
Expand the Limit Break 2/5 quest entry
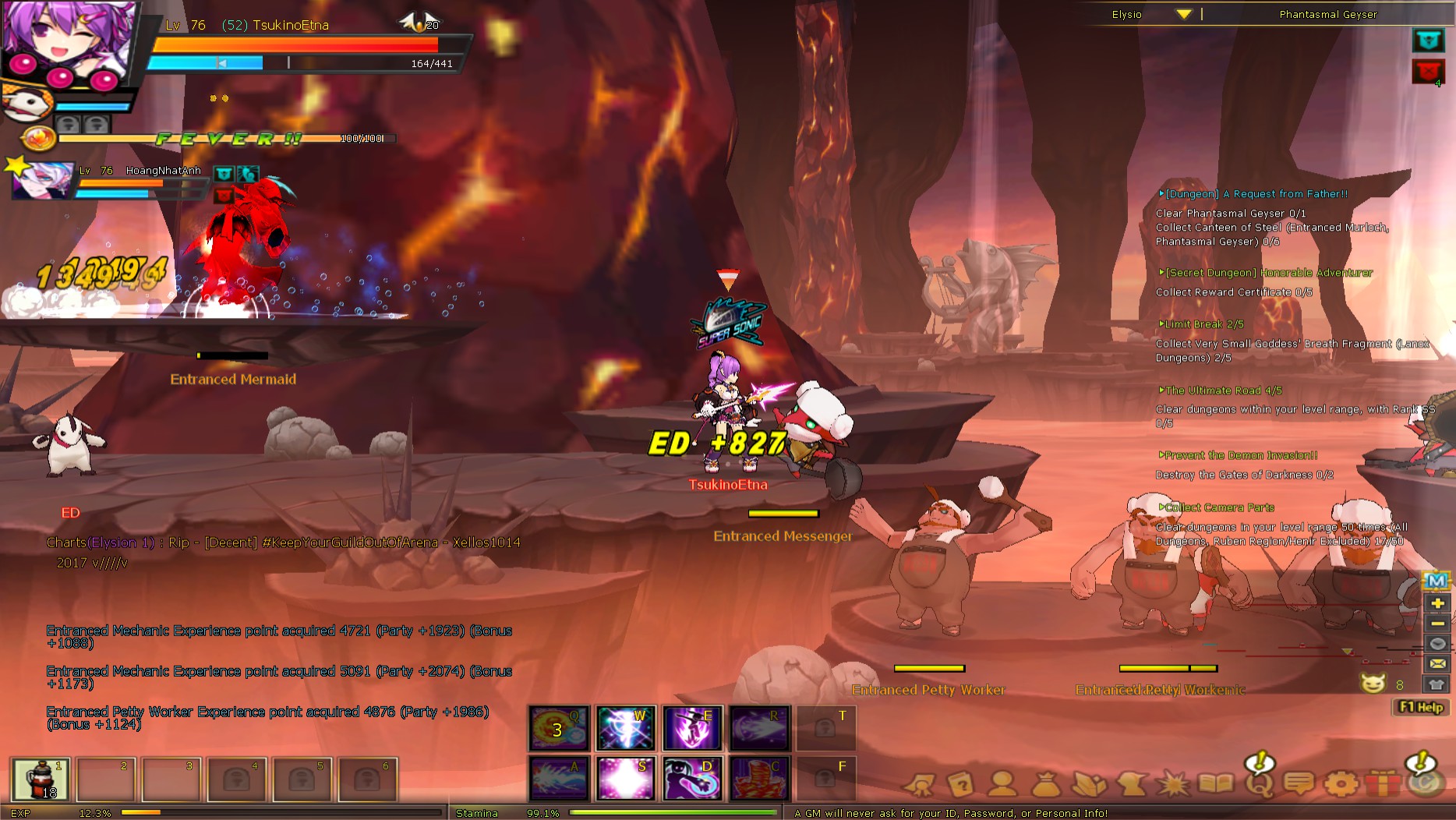click(1200, 323)
